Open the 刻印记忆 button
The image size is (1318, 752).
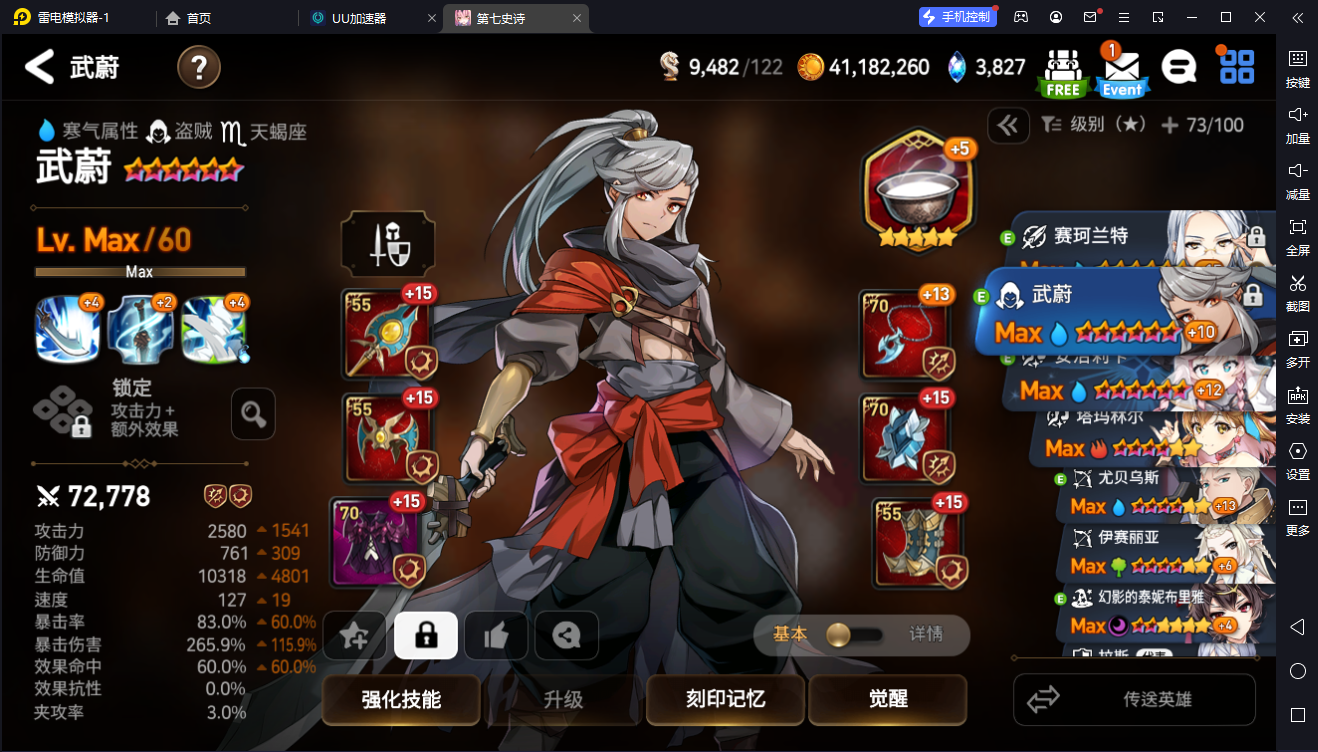pos(725,699)
